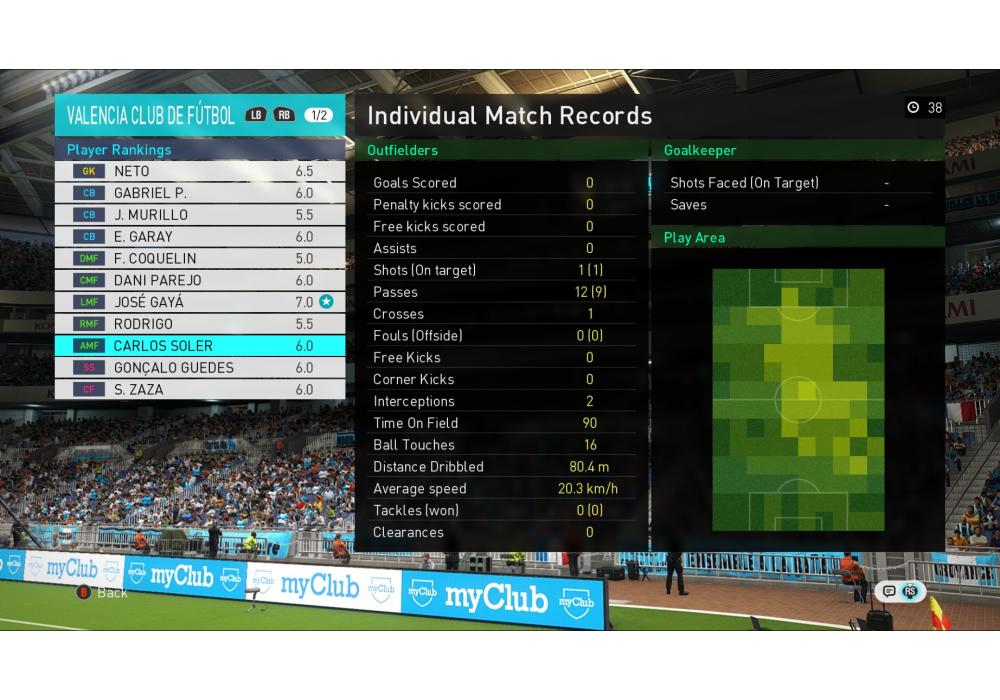The height and width of the screenshot is (700, 1000).
Task: Click the 1/2 page indicator
Action: [319, 115]
